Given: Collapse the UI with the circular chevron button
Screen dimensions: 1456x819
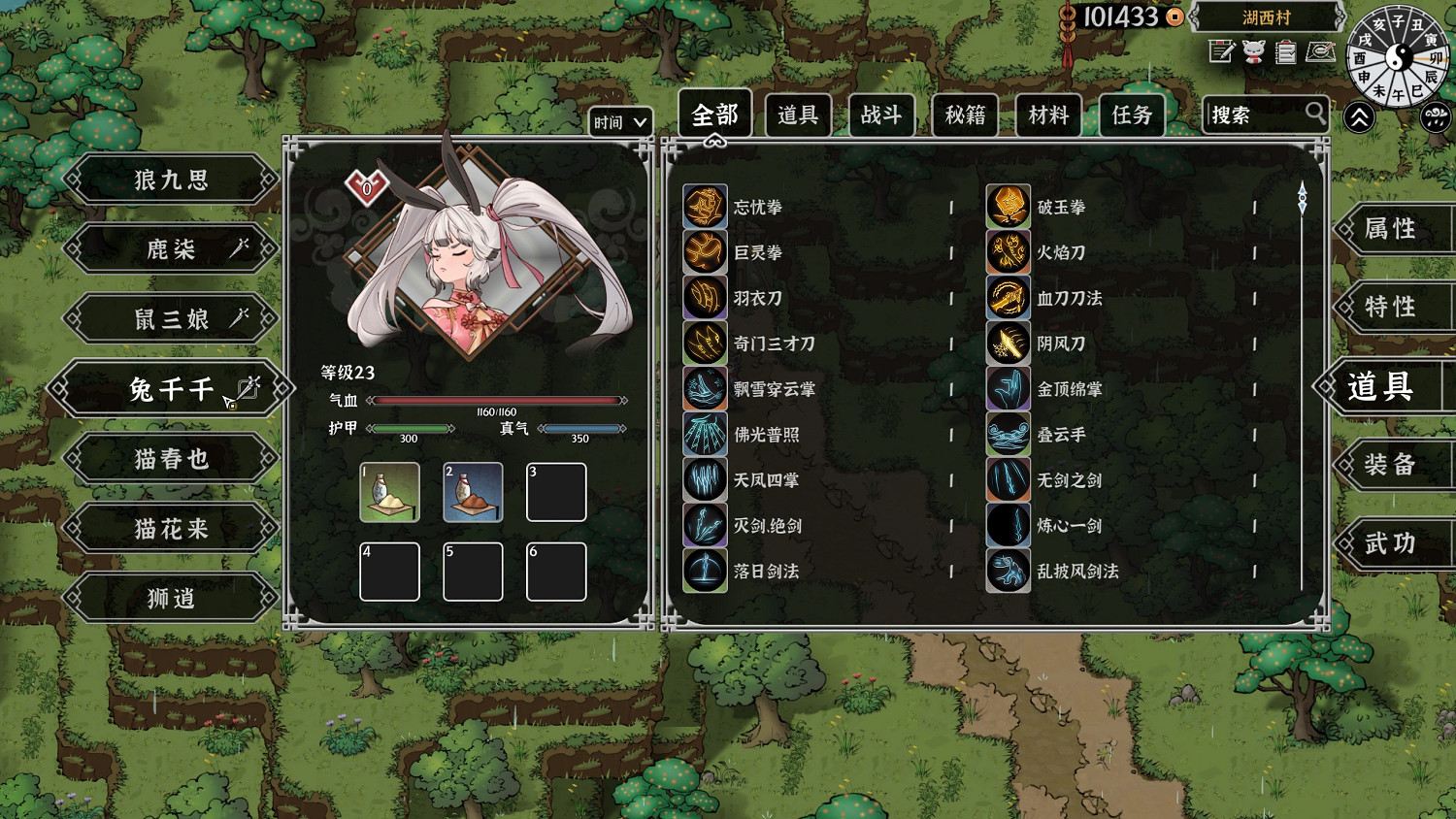Looking at the screenshot, I should pos(1359,116).
